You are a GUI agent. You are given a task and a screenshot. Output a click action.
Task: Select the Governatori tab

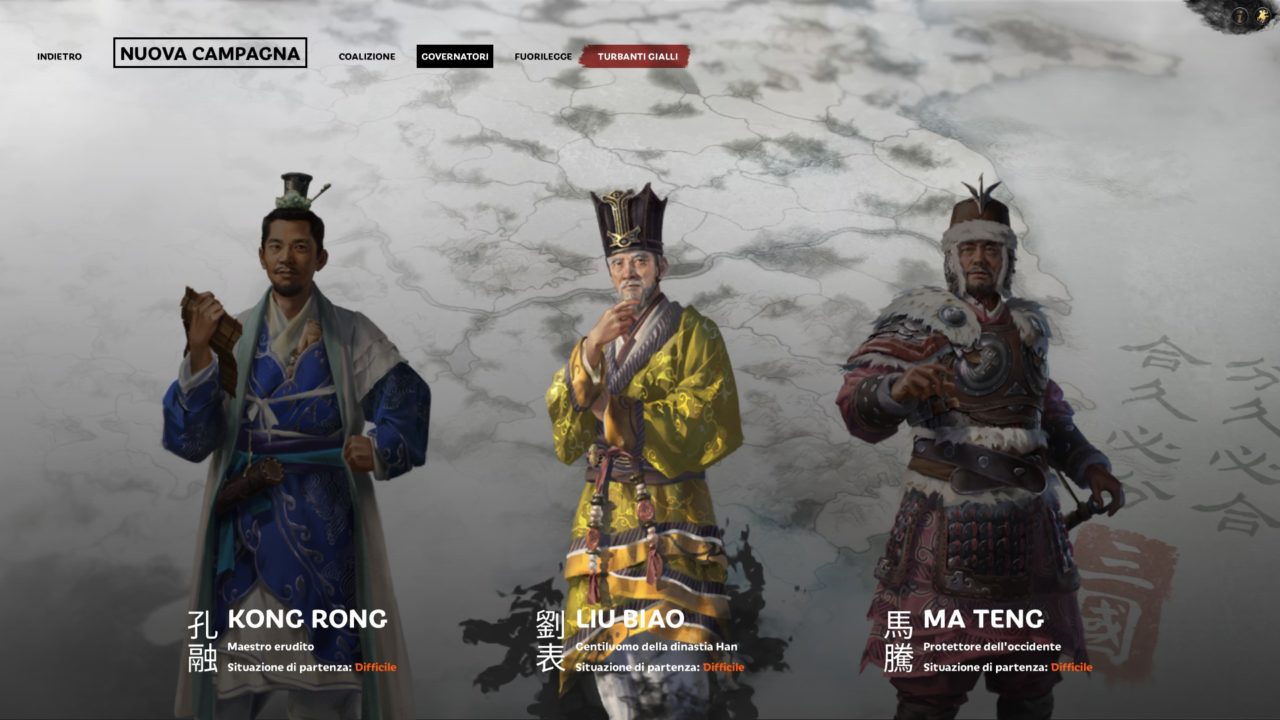tap(455, 57)
